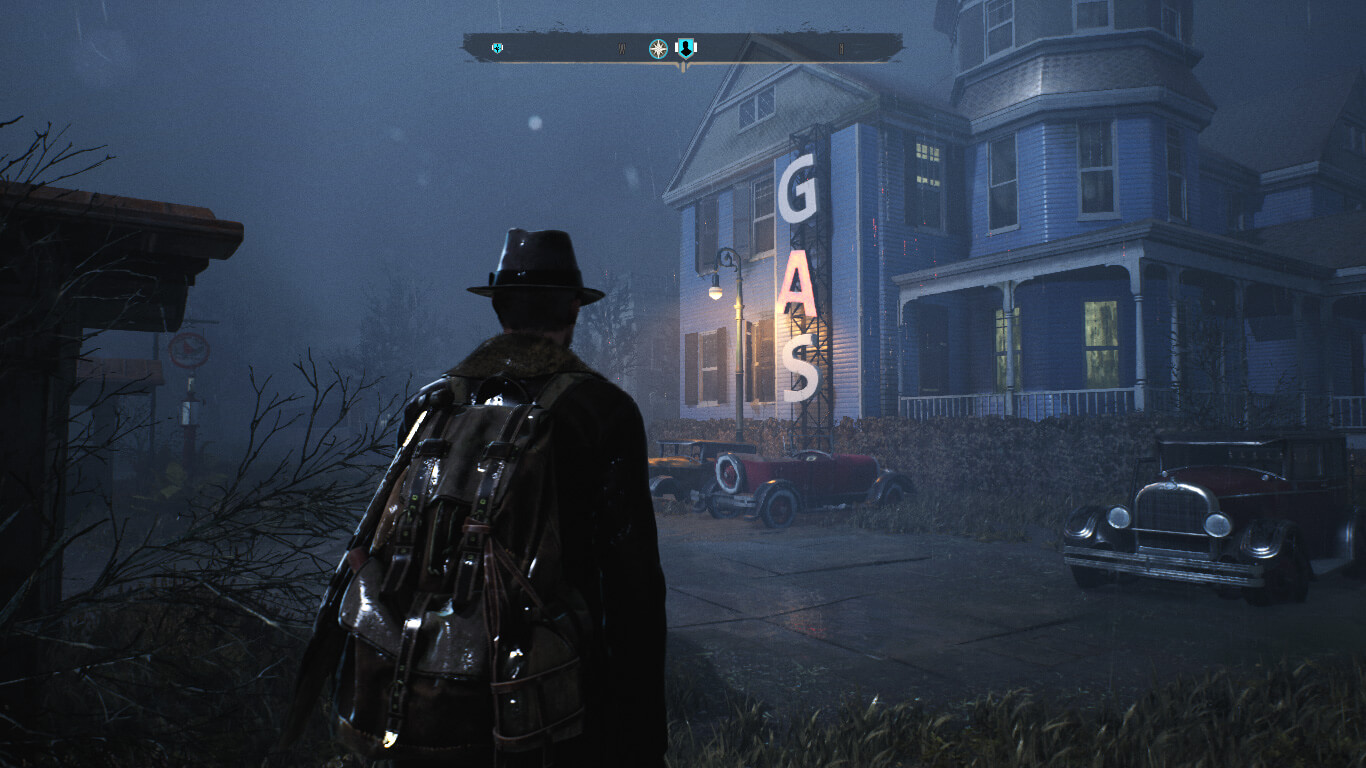Select the person silhouette objective marker

tap(686, 47)
